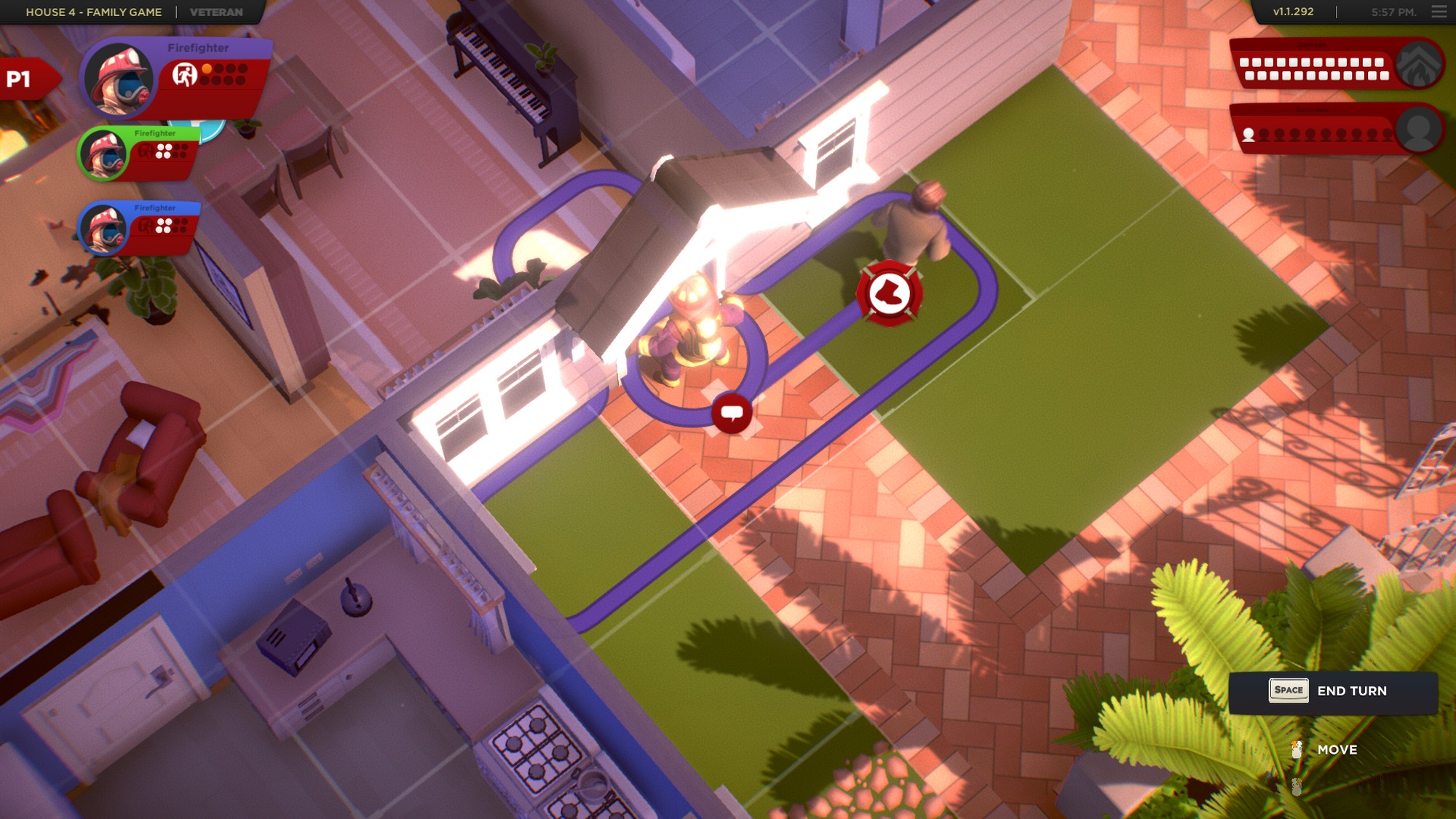
Task: Select the purple Firefighter character portrait
Action: (119, 80)
